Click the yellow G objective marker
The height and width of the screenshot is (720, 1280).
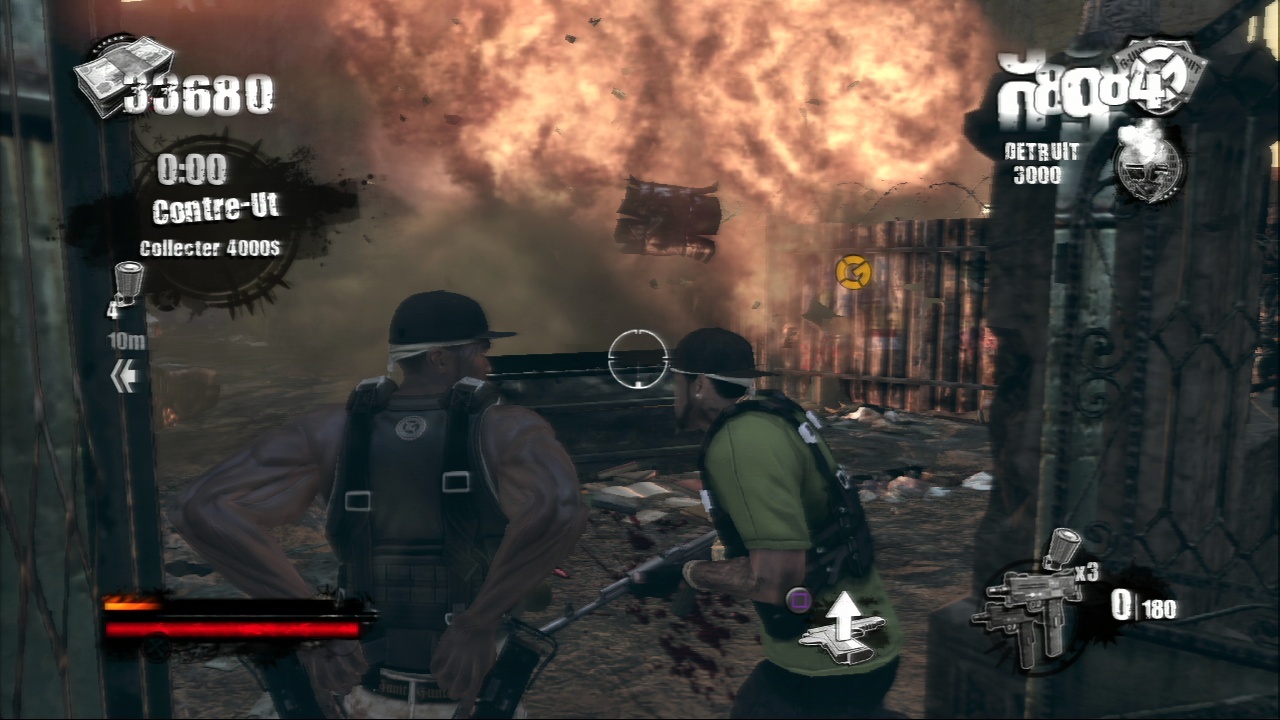pyautogui.click(x=853, y=271)
